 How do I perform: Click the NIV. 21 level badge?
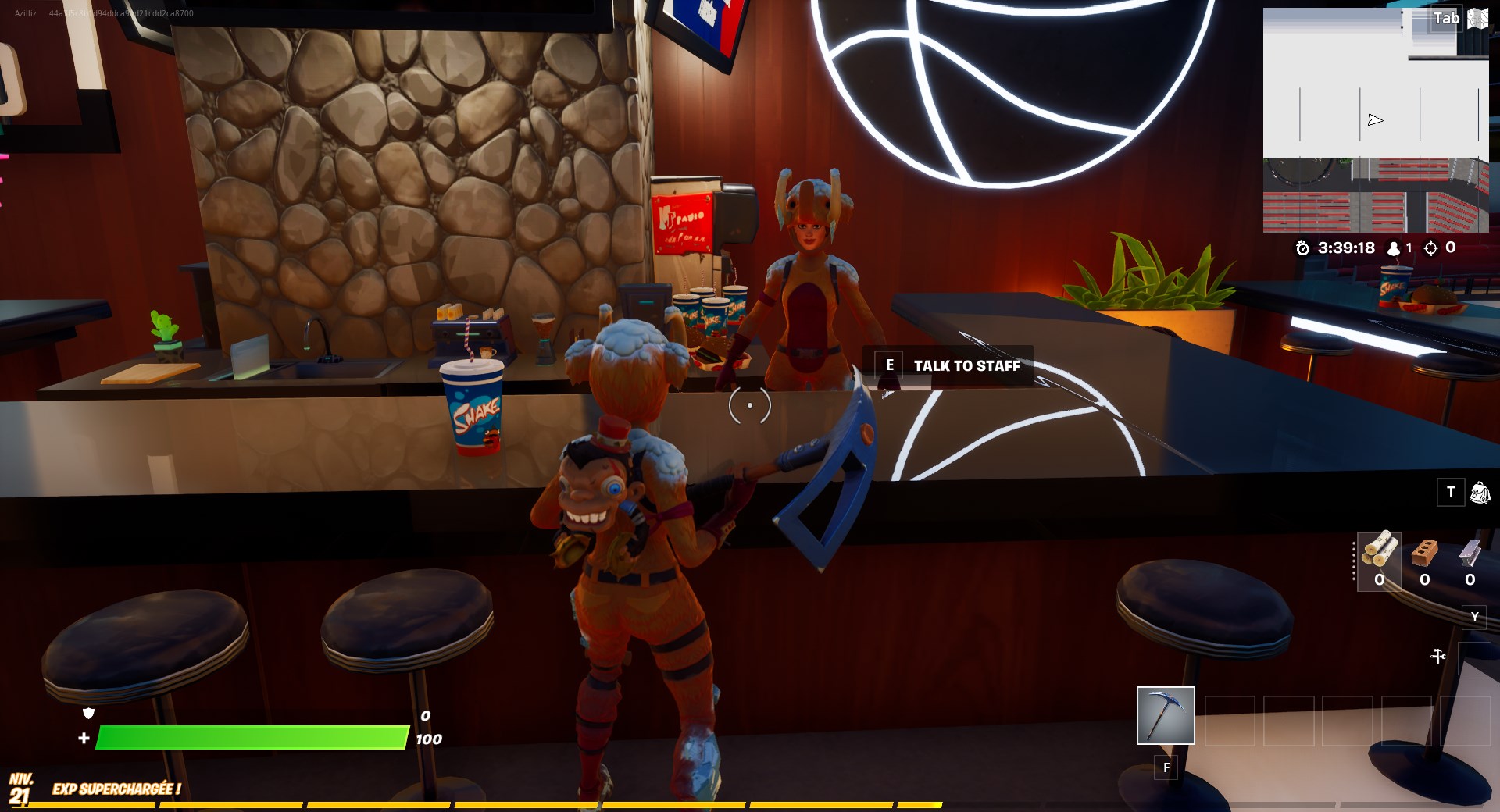pos(23,785)
